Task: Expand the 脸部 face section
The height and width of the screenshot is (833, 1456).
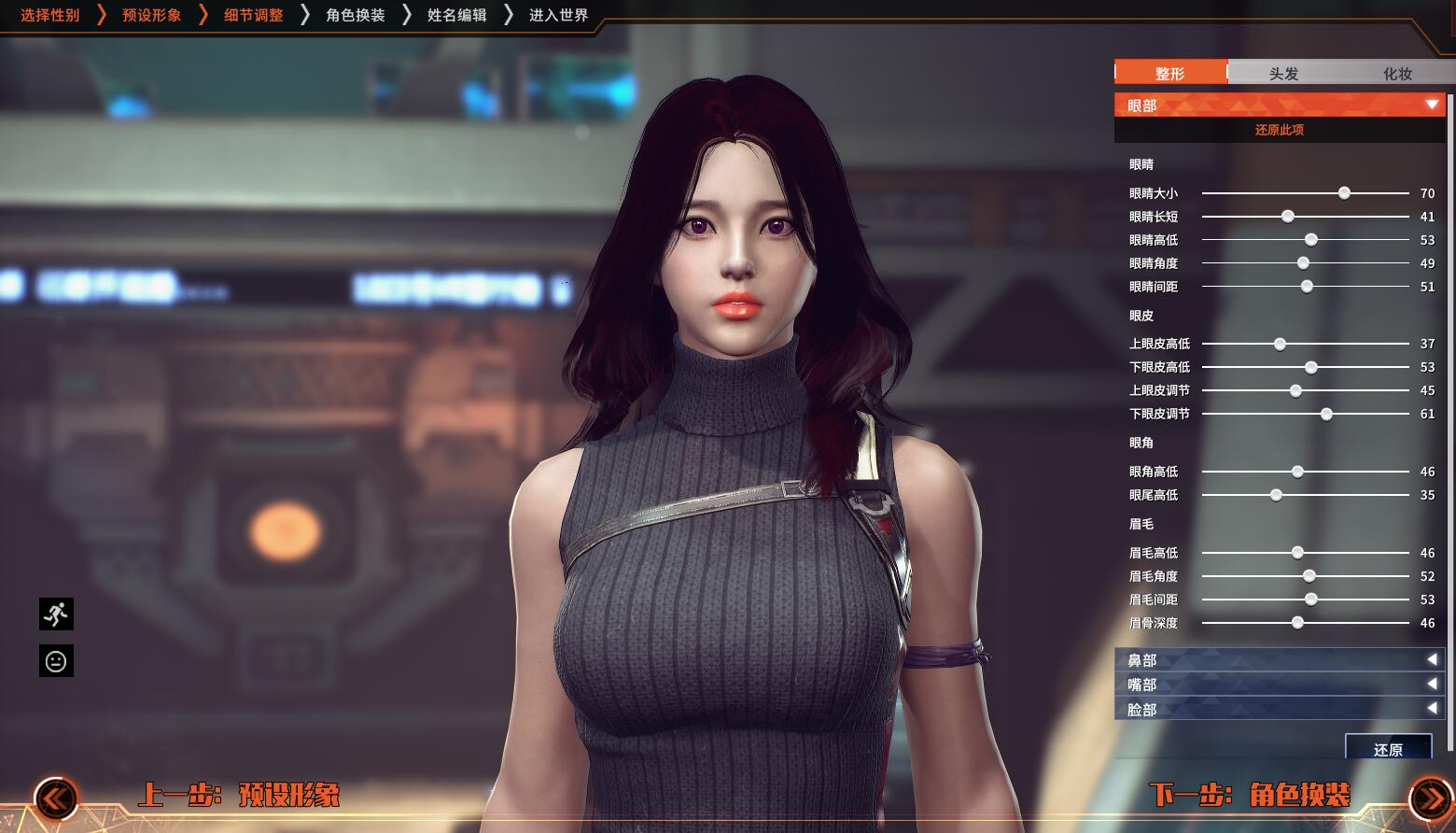Action: [1280, 710]
